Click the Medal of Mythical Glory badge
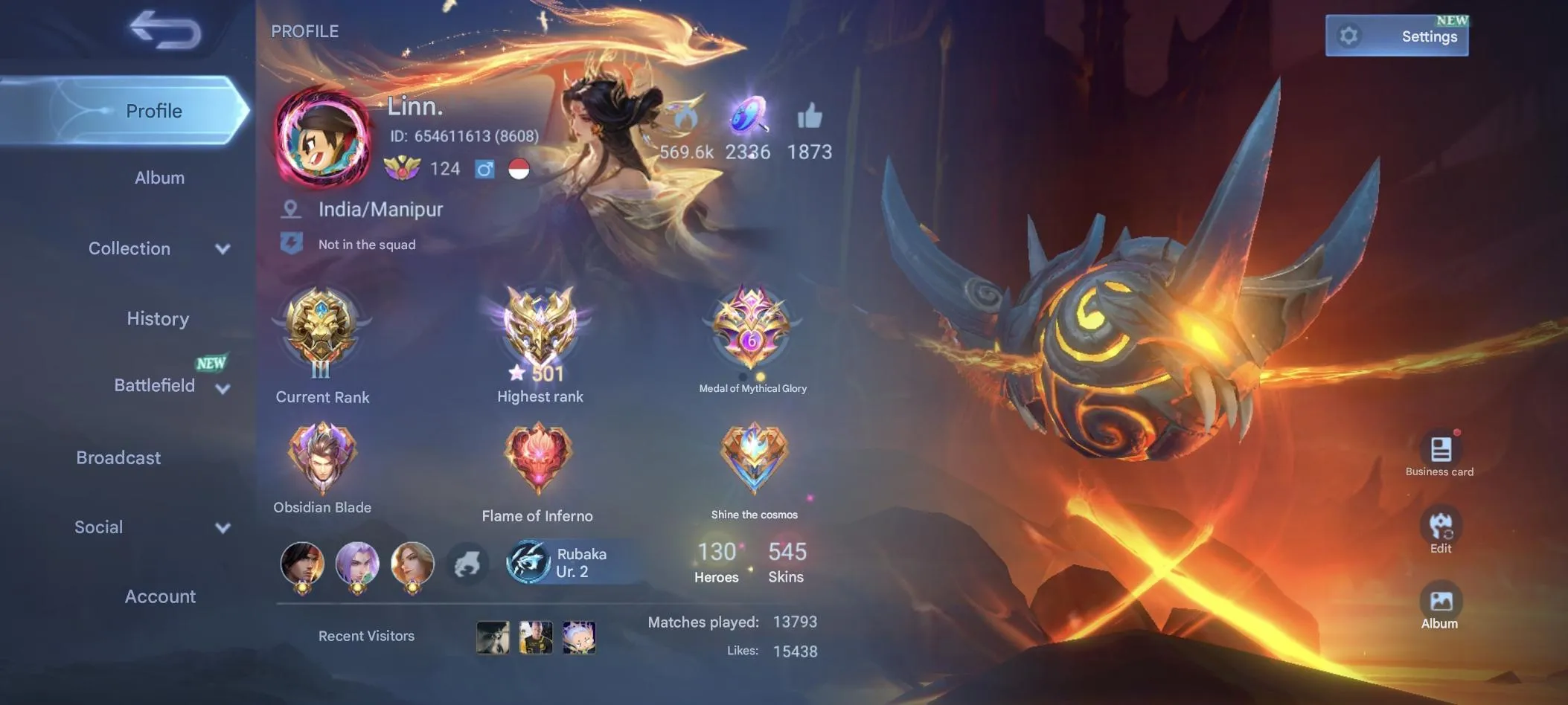Image resolution: width=1568 pixels, height=705 pixels. click(x=753, y=327)
